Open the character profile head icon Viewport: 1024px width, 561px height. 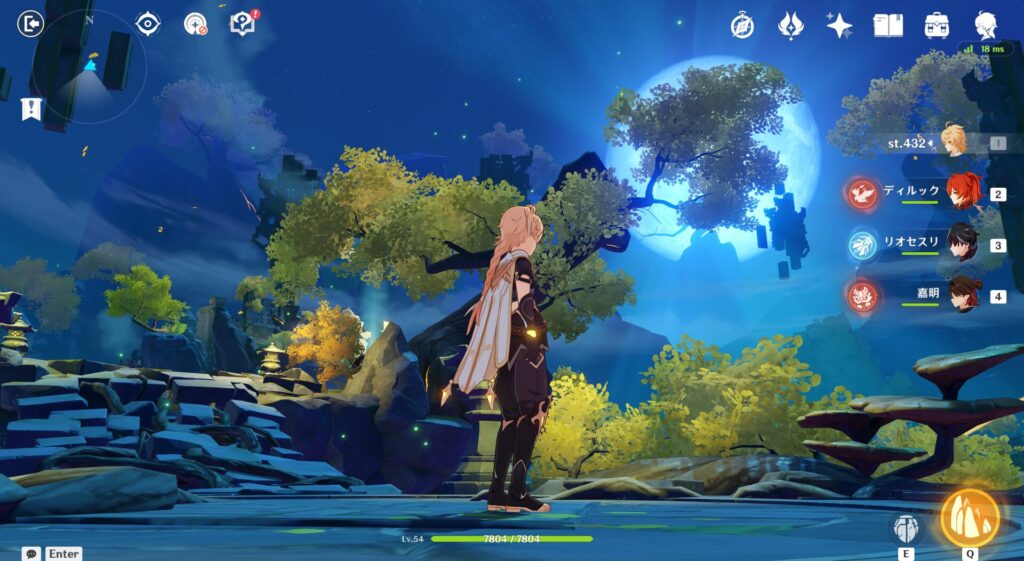(x=986, y=25)
